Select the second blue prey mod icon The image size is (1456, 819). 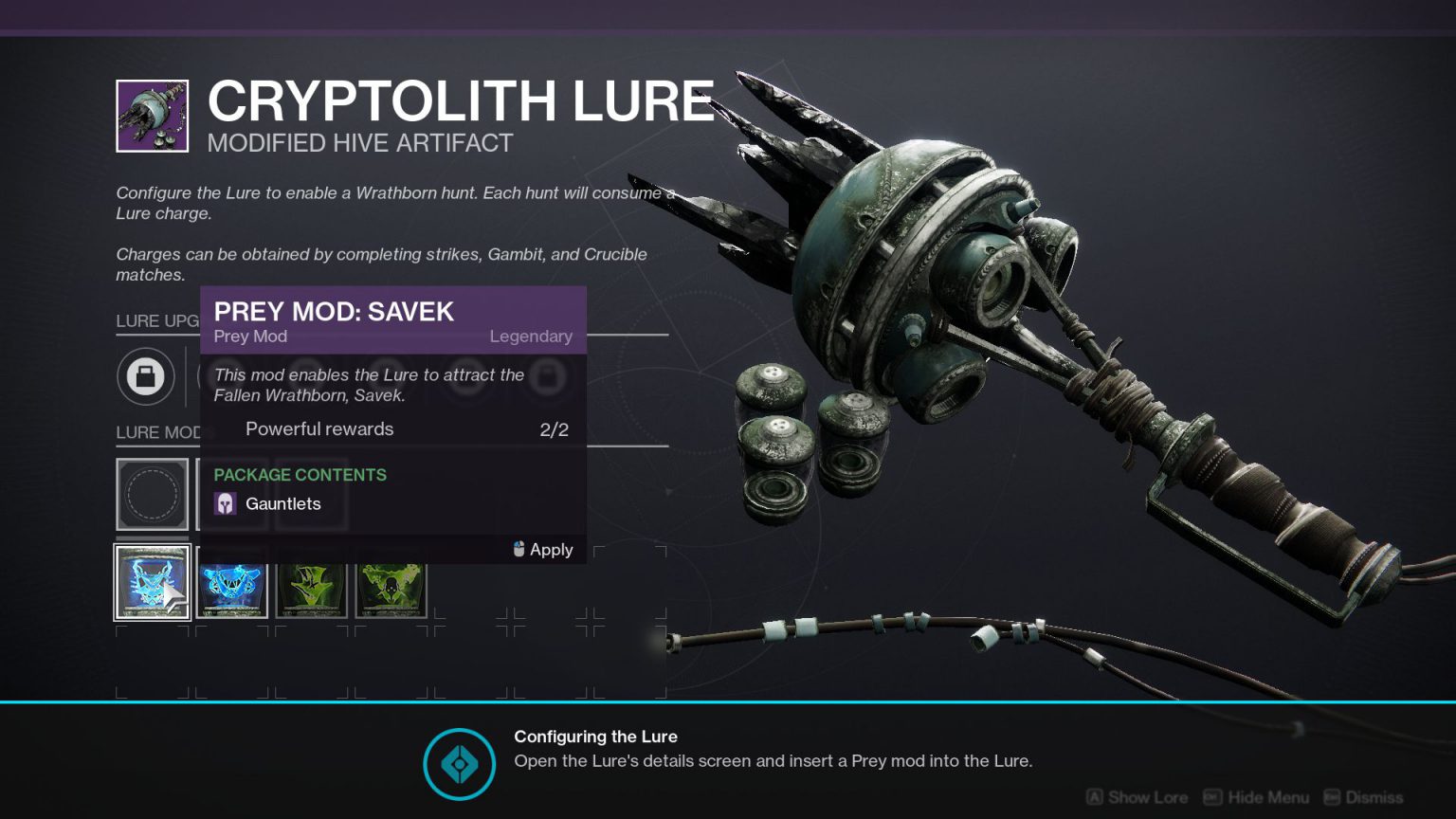[231, 584]
